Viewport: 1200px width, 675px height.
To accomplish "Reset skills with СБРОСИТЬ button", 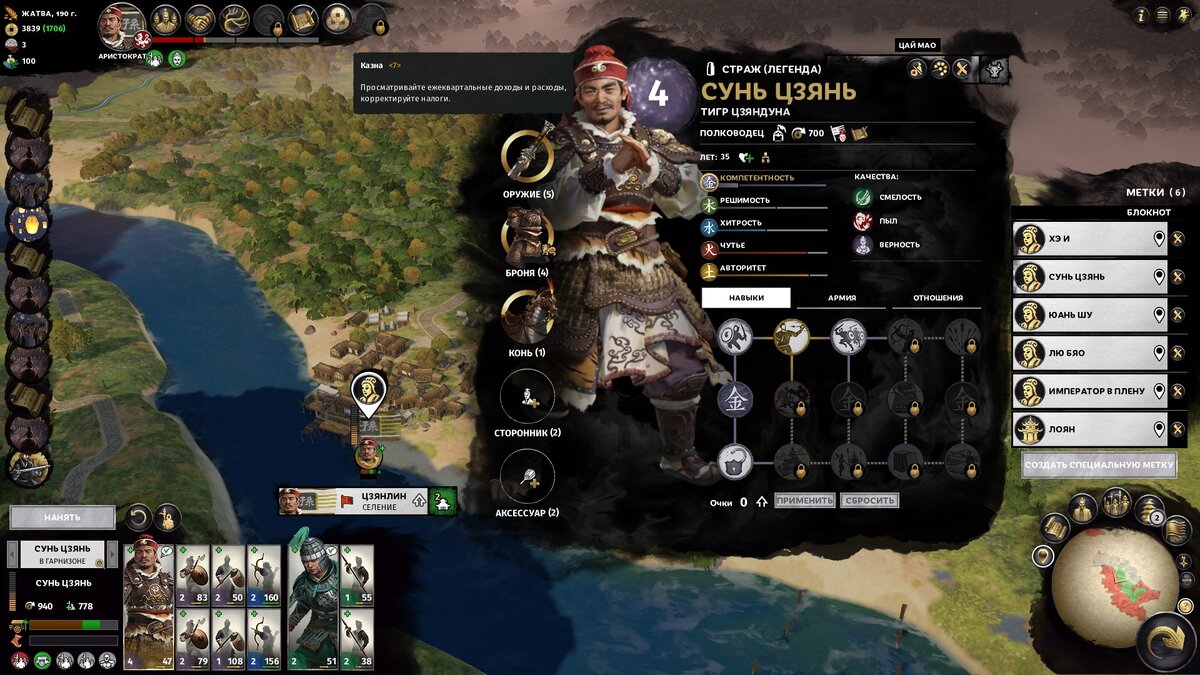I will 869,500.
